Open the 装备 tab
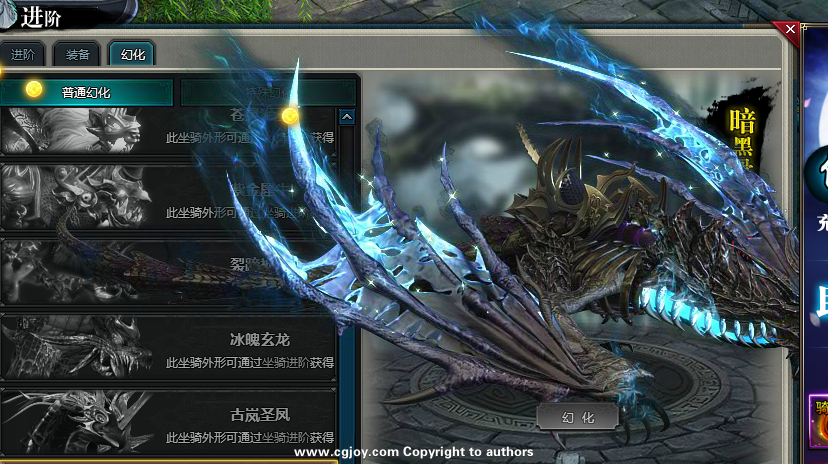The width and height of the screenshot is (828, 464). pos(77,54)
